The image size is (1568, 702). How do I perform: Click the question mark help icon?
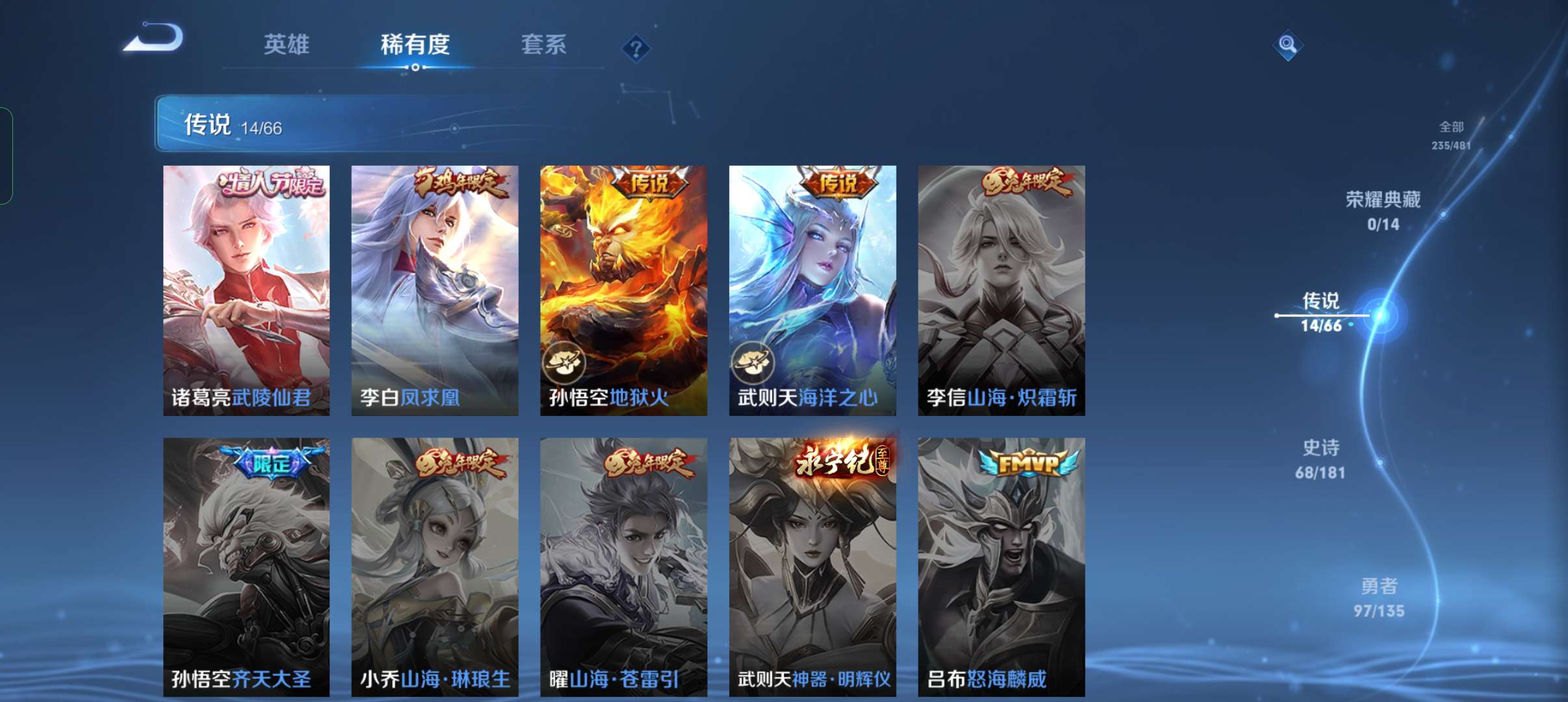[636, 47]
